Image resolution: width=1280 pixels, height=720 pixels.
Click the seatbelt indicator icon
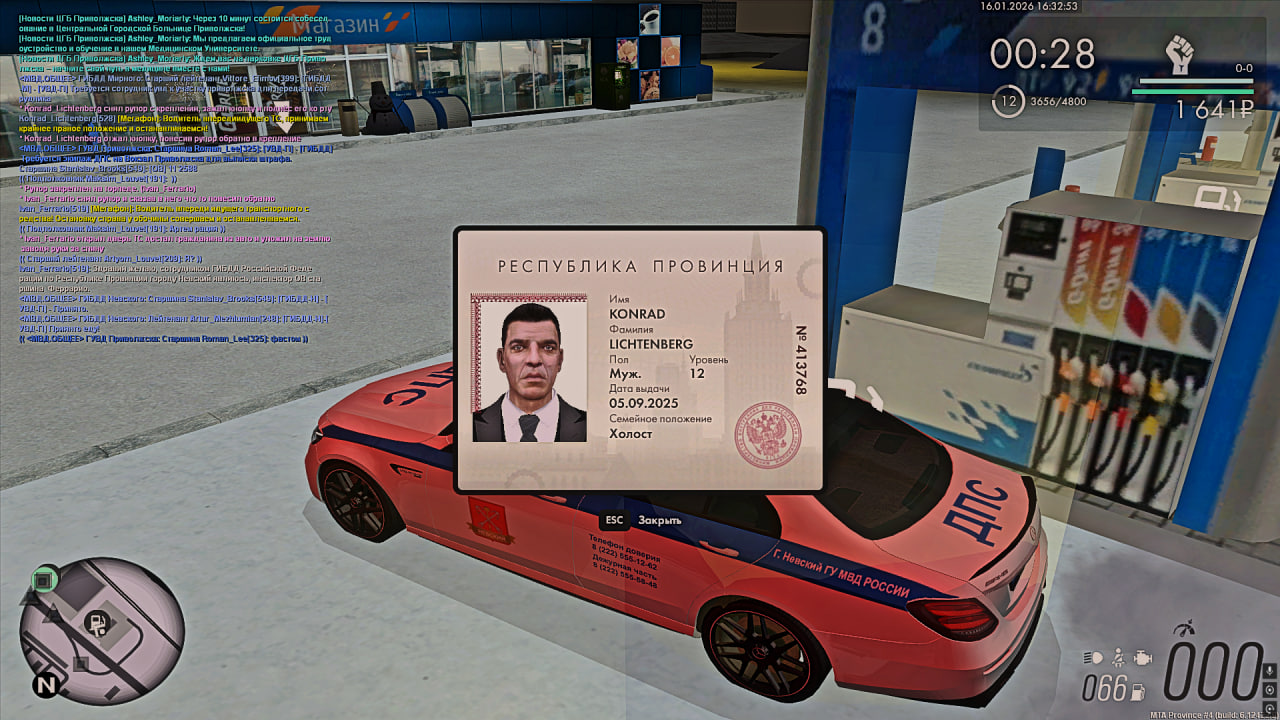(1118, 656)
